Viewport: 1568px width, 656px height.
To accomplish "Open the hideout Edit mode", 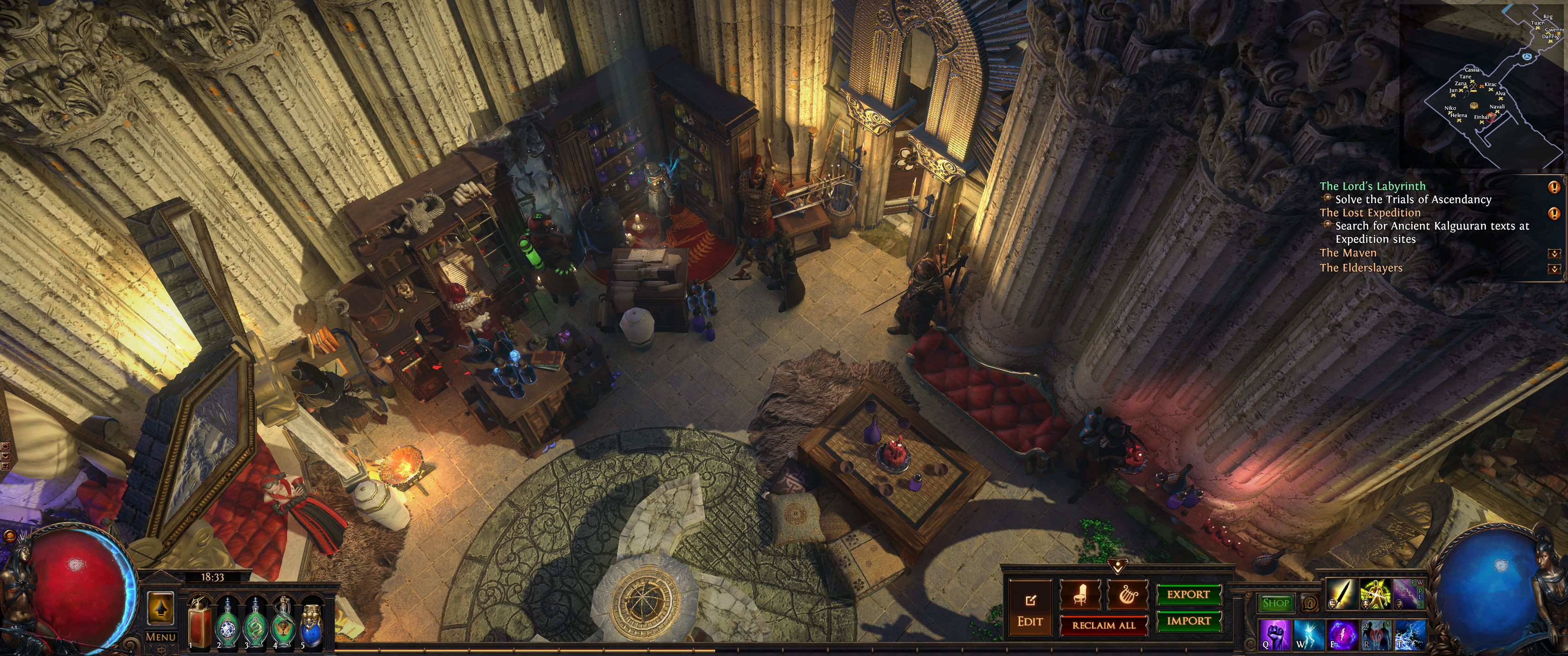I will [x=1030, y=609].
